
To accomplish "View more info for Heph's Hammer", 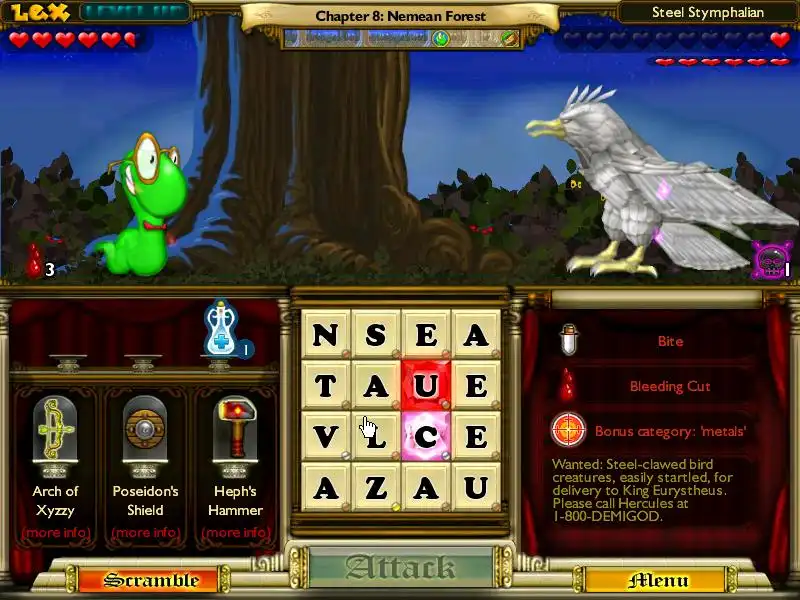I will pyautogui.click(x=237, y=532).
